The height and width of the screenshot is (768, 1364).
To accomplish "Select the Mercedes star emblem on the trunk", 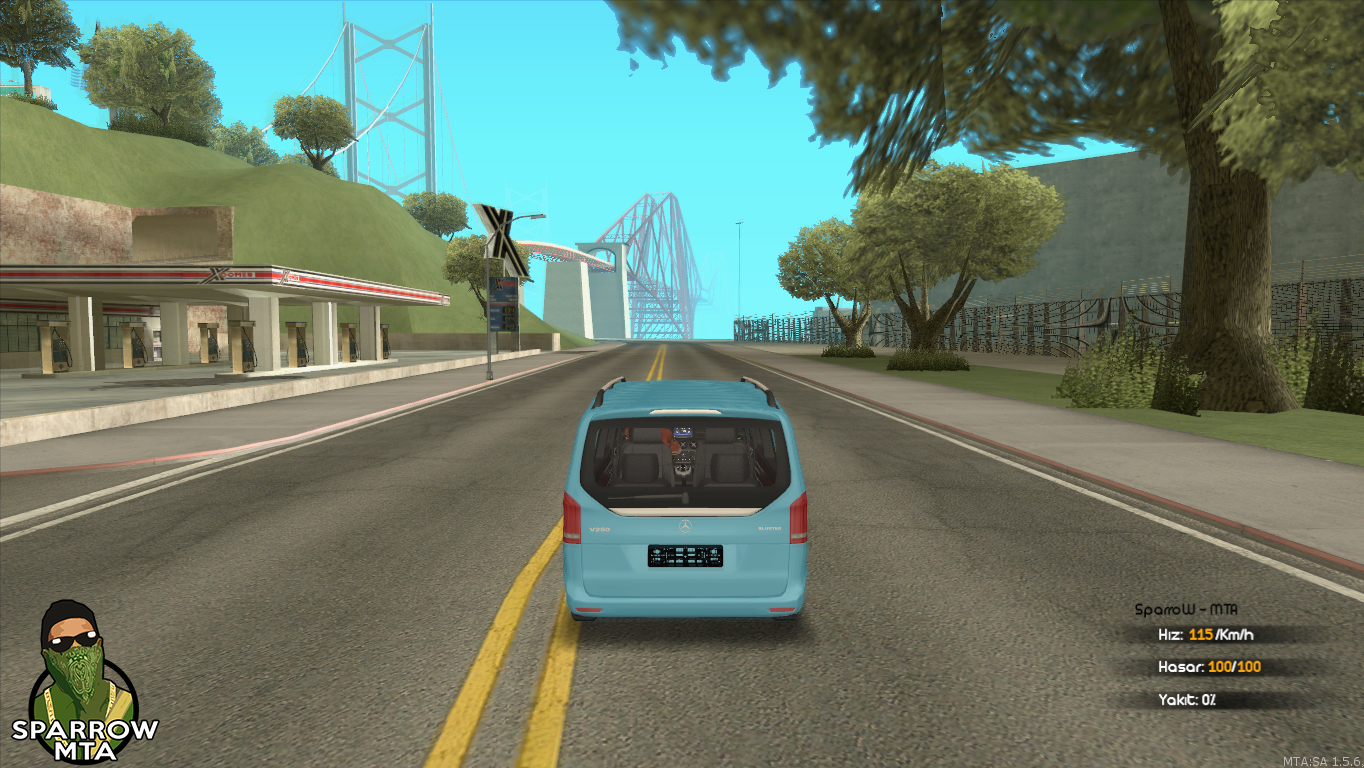I will (x=685, y=525).
